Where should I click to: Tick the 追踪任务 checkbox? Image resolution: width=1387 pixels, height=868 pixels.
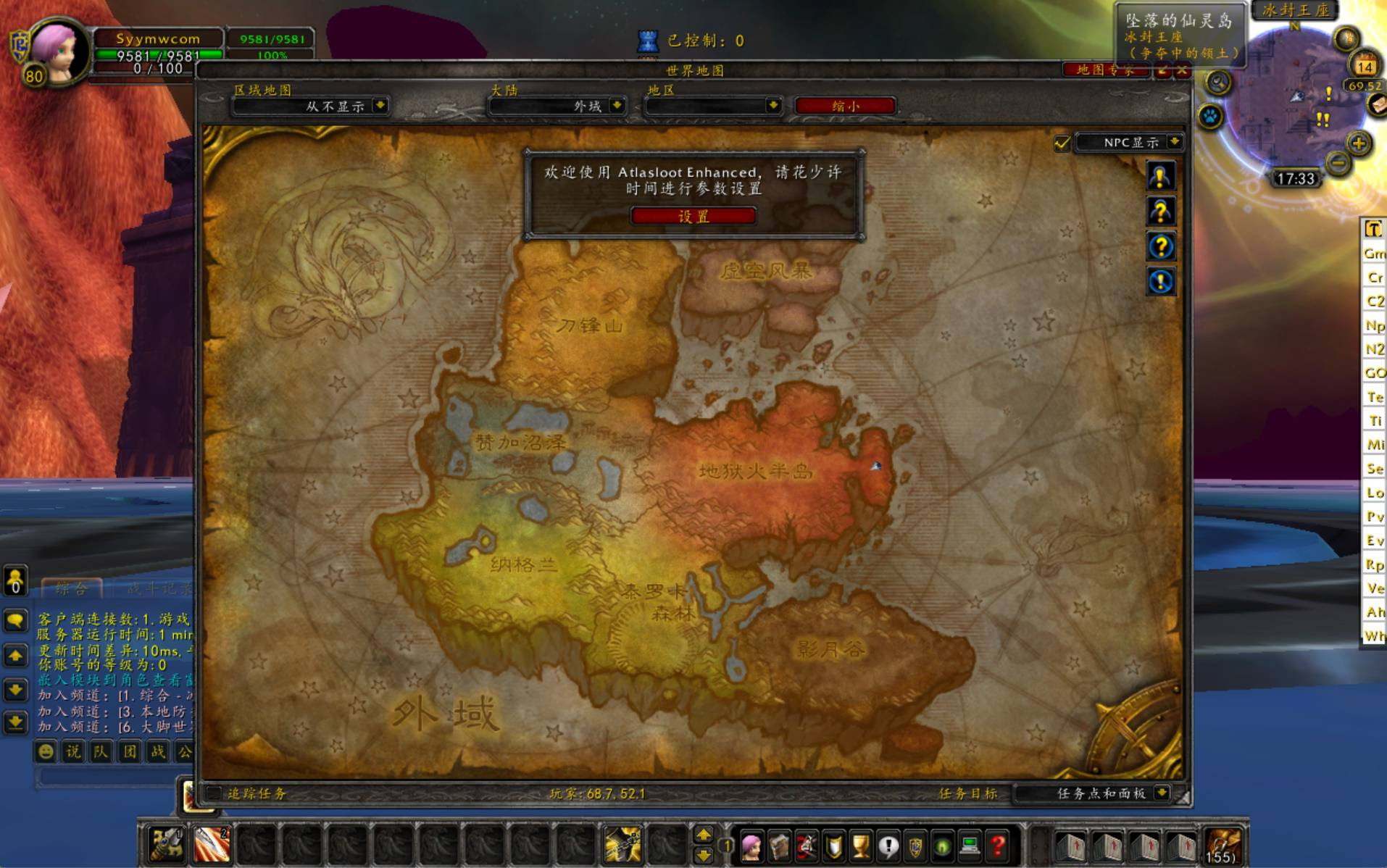[x=214, y=793]
